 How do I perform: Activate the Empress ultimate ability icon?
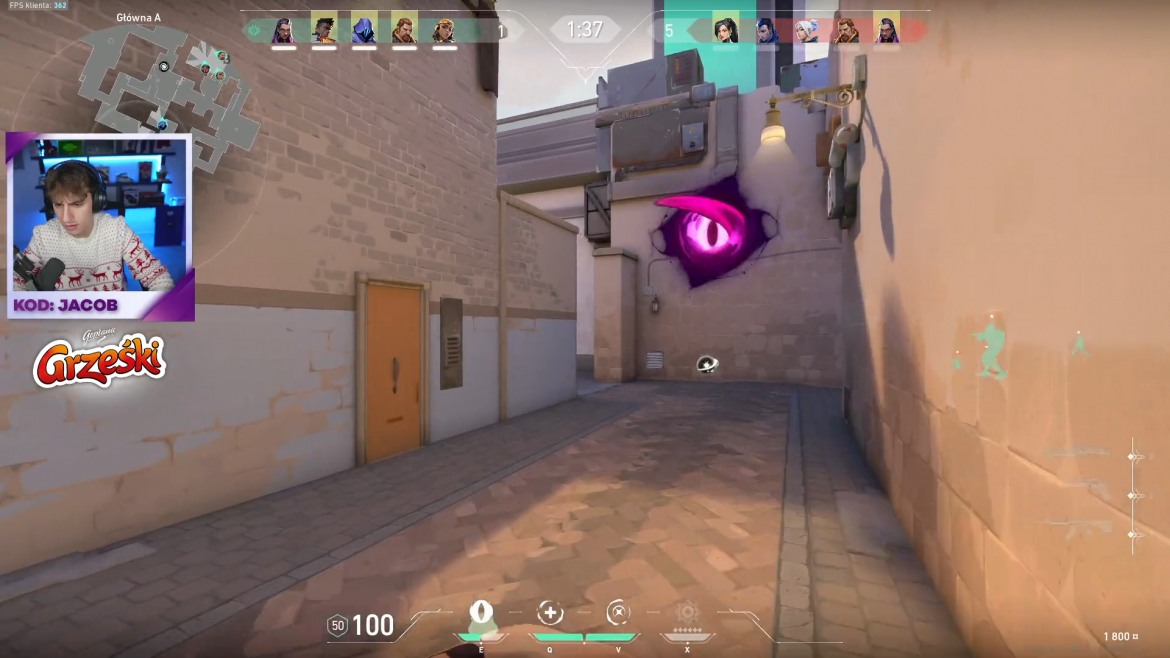coord(687,612)
